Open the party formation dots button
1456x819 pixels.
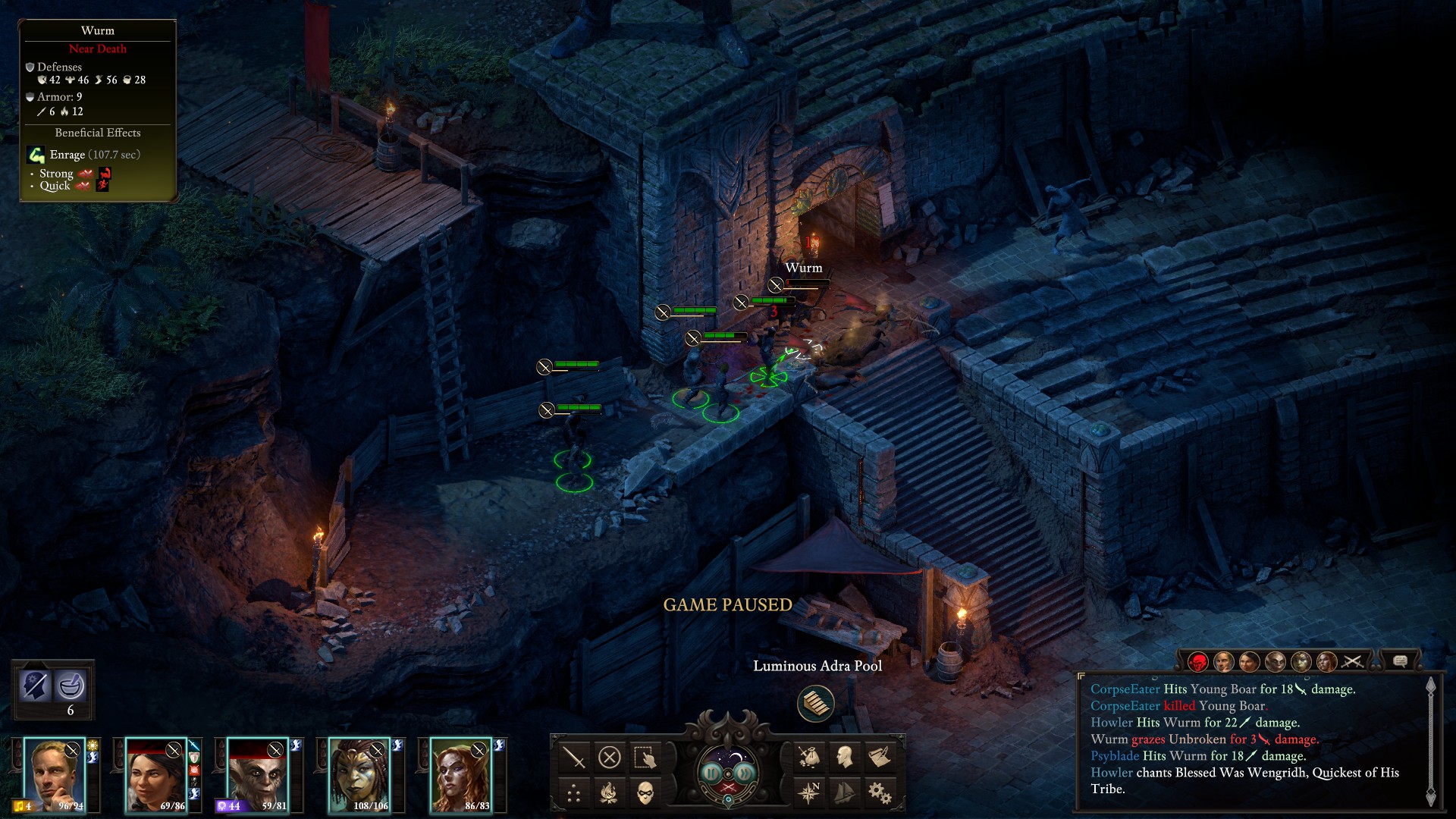pos(574,793)
